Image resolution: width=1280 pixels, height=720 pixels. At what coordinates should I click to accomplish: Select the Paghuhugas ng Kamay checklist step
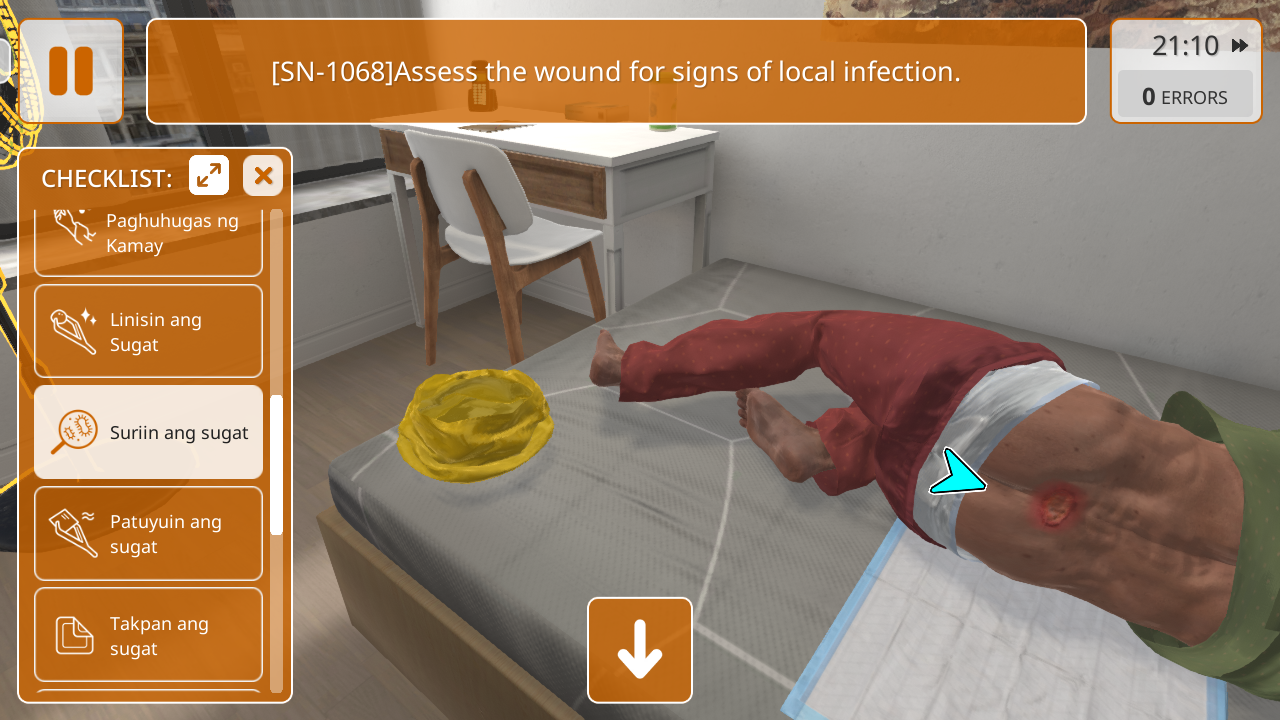pos(148,236)
